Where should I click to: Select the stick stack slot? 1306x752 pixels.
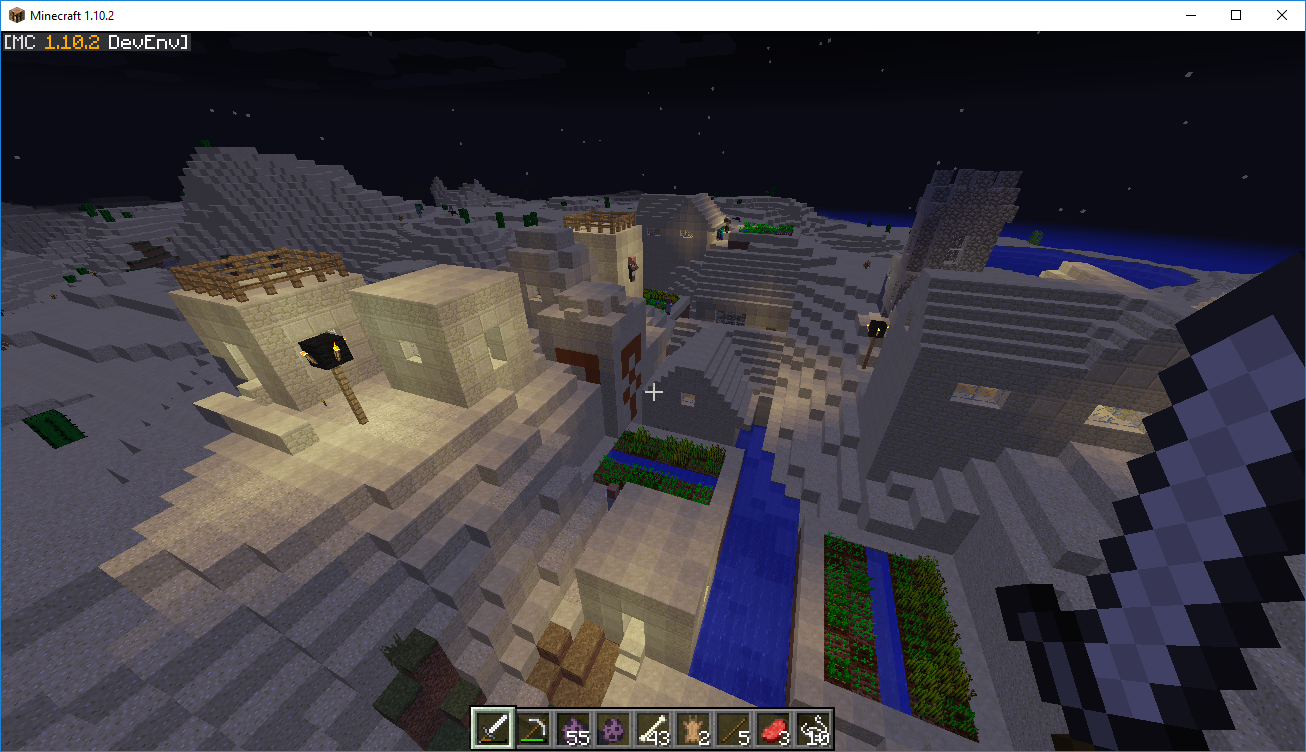pyautogui.click(x=733, y=728)
